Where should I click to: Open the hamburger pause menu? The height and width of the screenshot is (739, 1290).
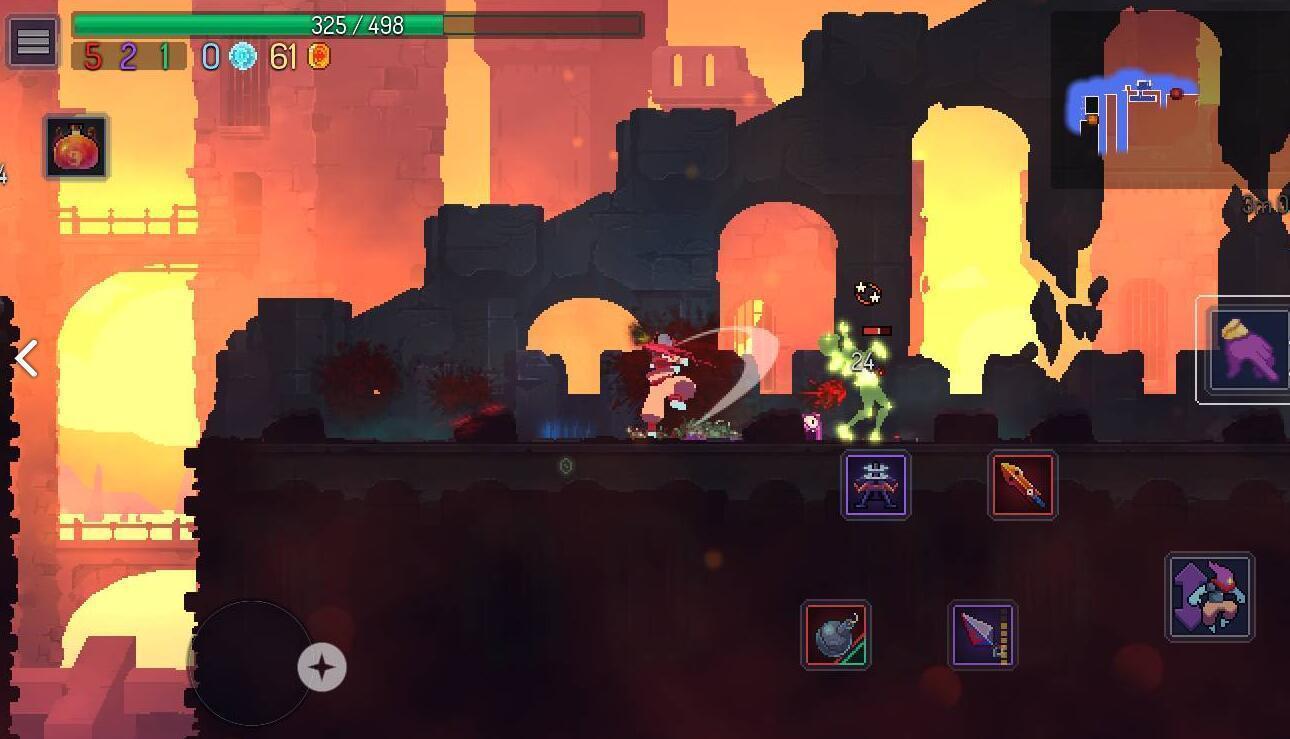point(32,41)
